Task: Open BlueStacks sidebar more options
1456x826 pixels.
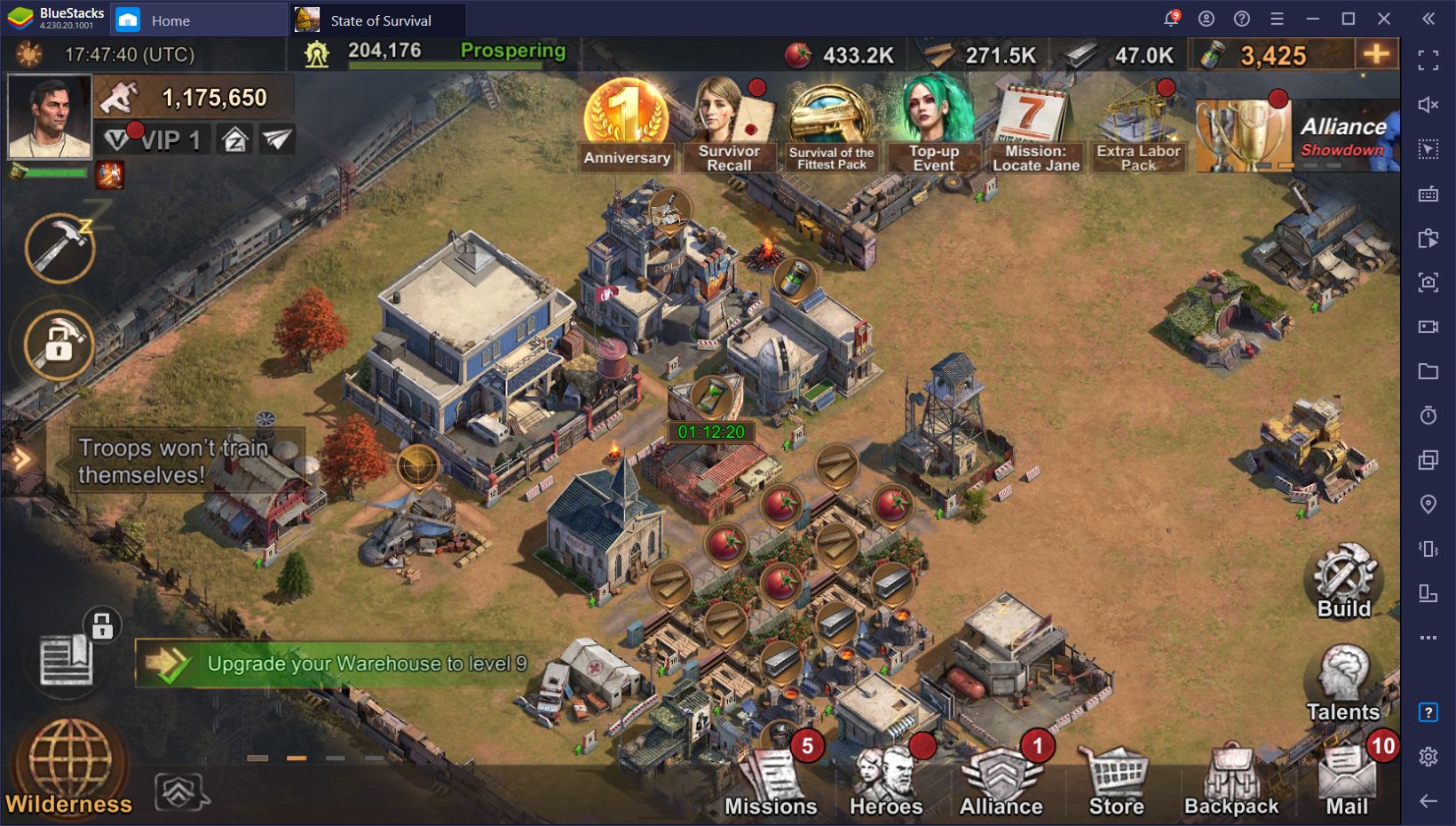Action: coord(1426,636)
